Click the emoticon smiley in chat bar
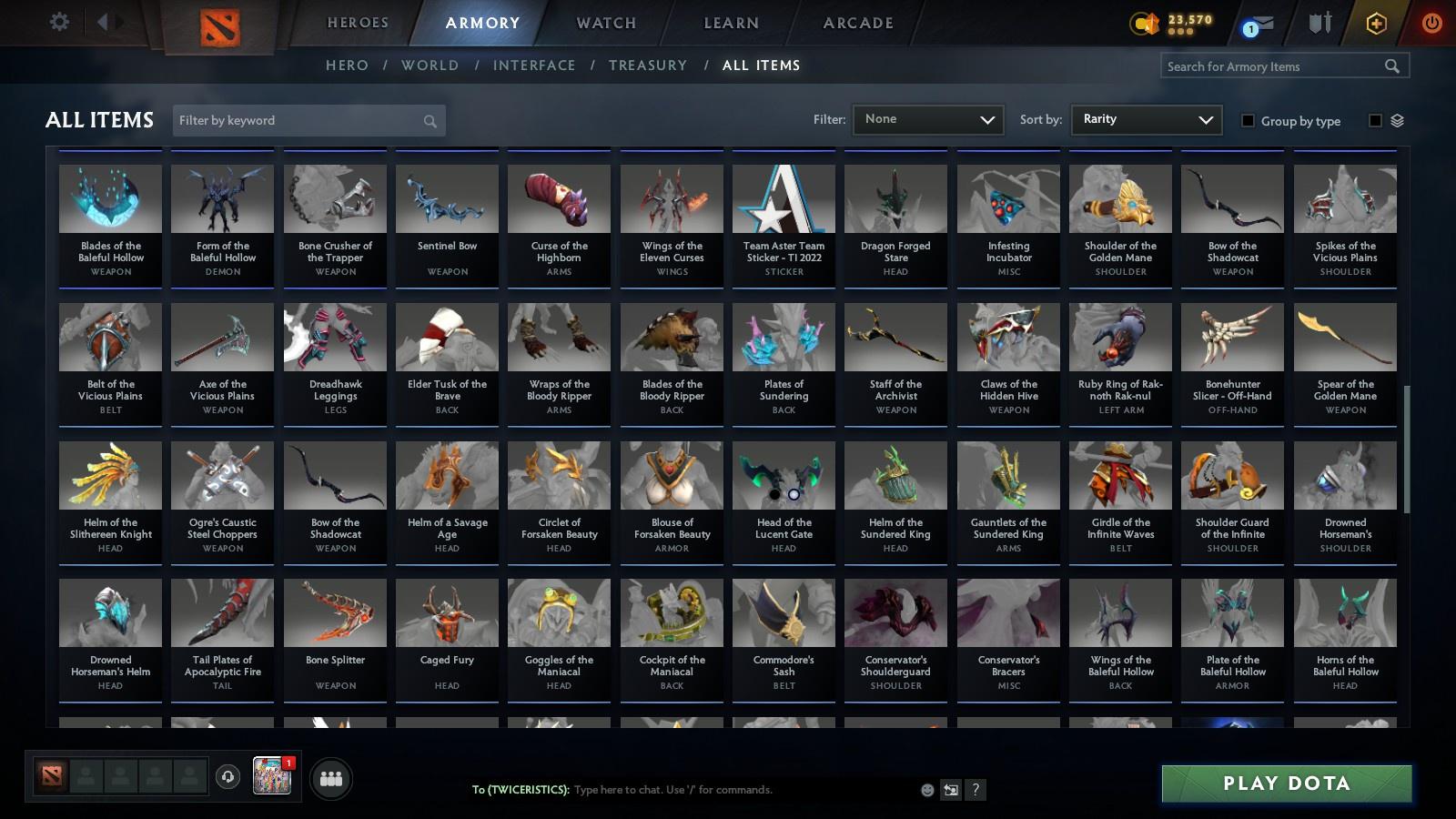This screenshot has width=1456, height=819. [x=926, y=790]
